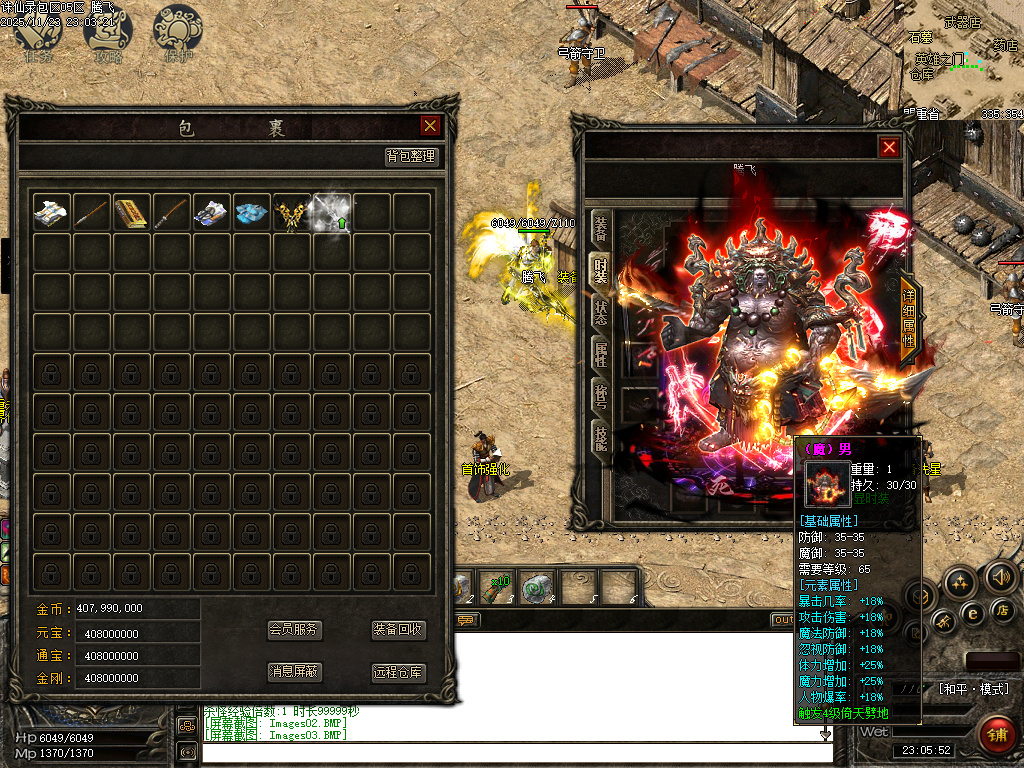
Task: Open 会员服务 member services
Action: click(294, 630)
